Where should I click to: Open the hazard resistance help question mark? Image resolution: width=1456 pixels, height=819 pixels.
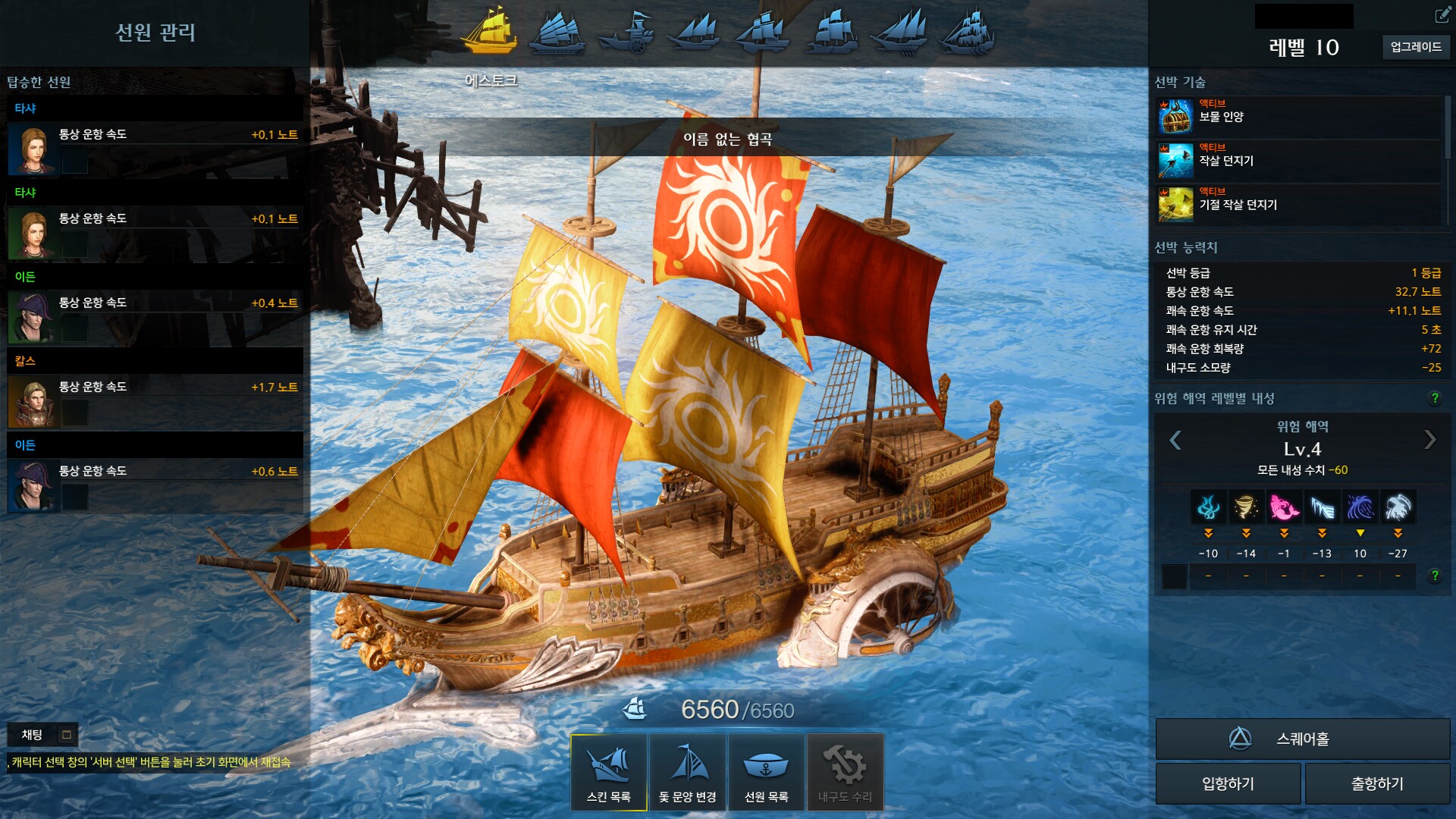pos(1434,398)
